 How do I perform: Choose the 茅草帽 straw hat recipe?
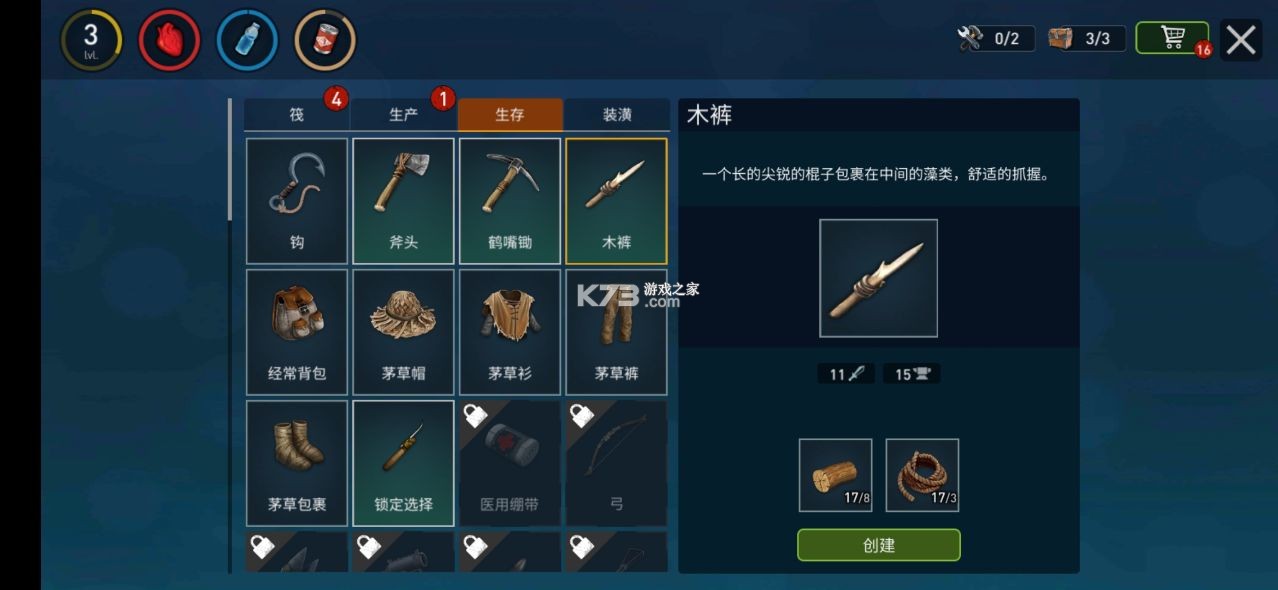403,331
